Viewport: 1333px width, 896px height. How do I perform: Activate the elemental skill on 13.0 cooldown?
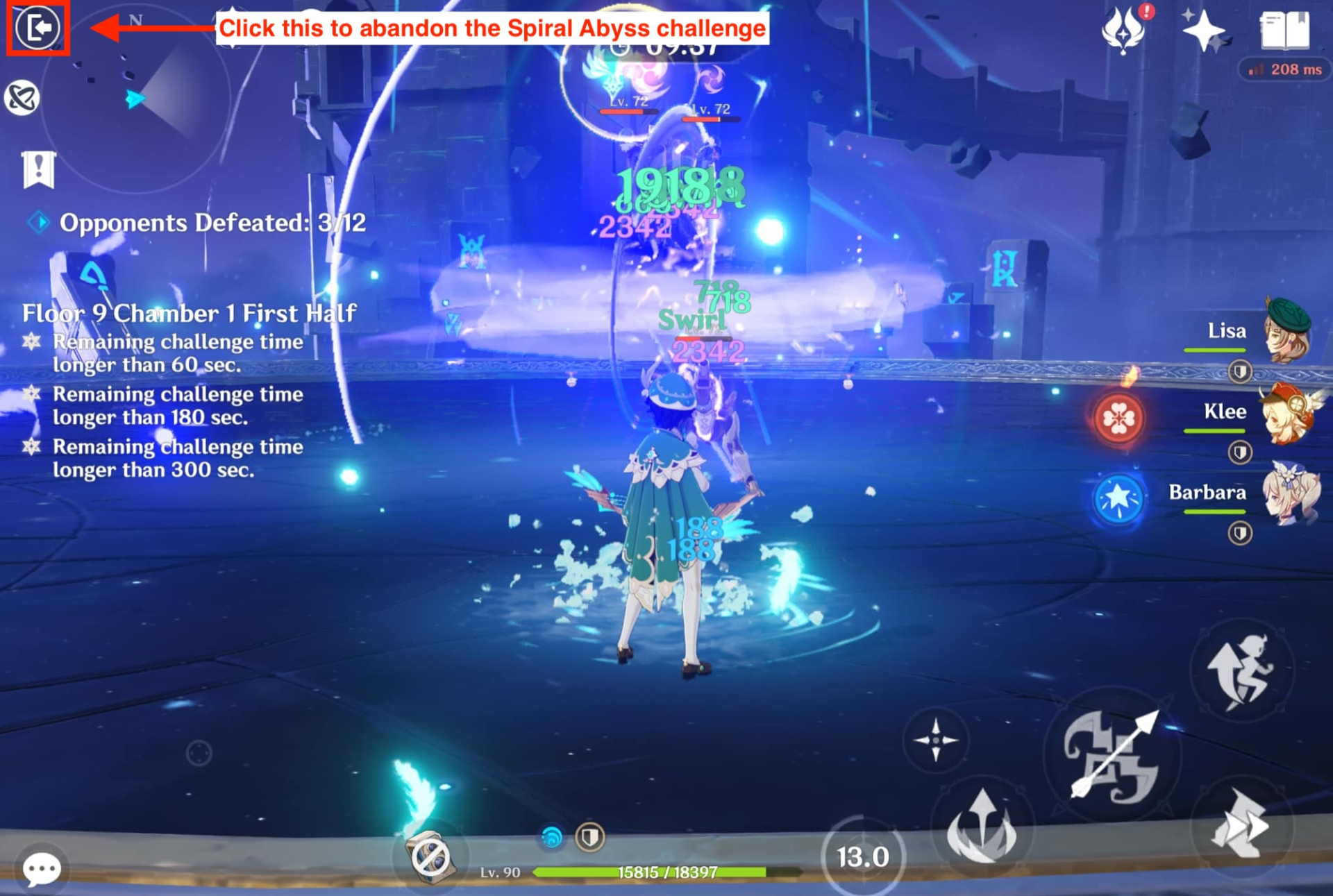point(863,857)
